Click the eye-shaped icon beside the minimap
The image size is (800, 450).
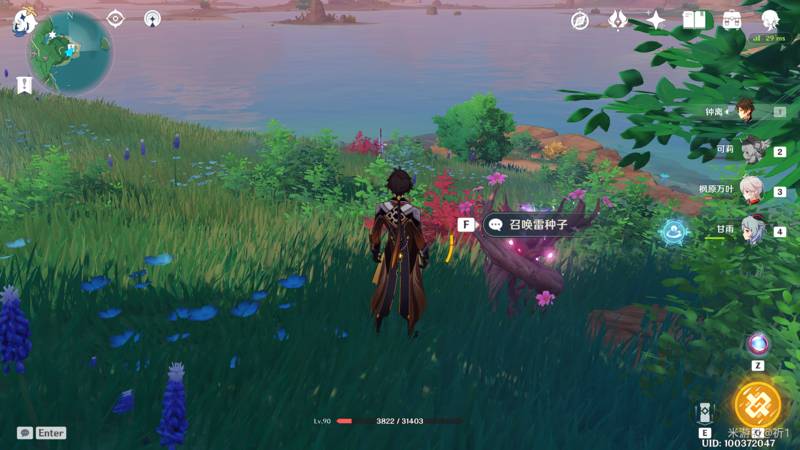[x=116, y=18]
